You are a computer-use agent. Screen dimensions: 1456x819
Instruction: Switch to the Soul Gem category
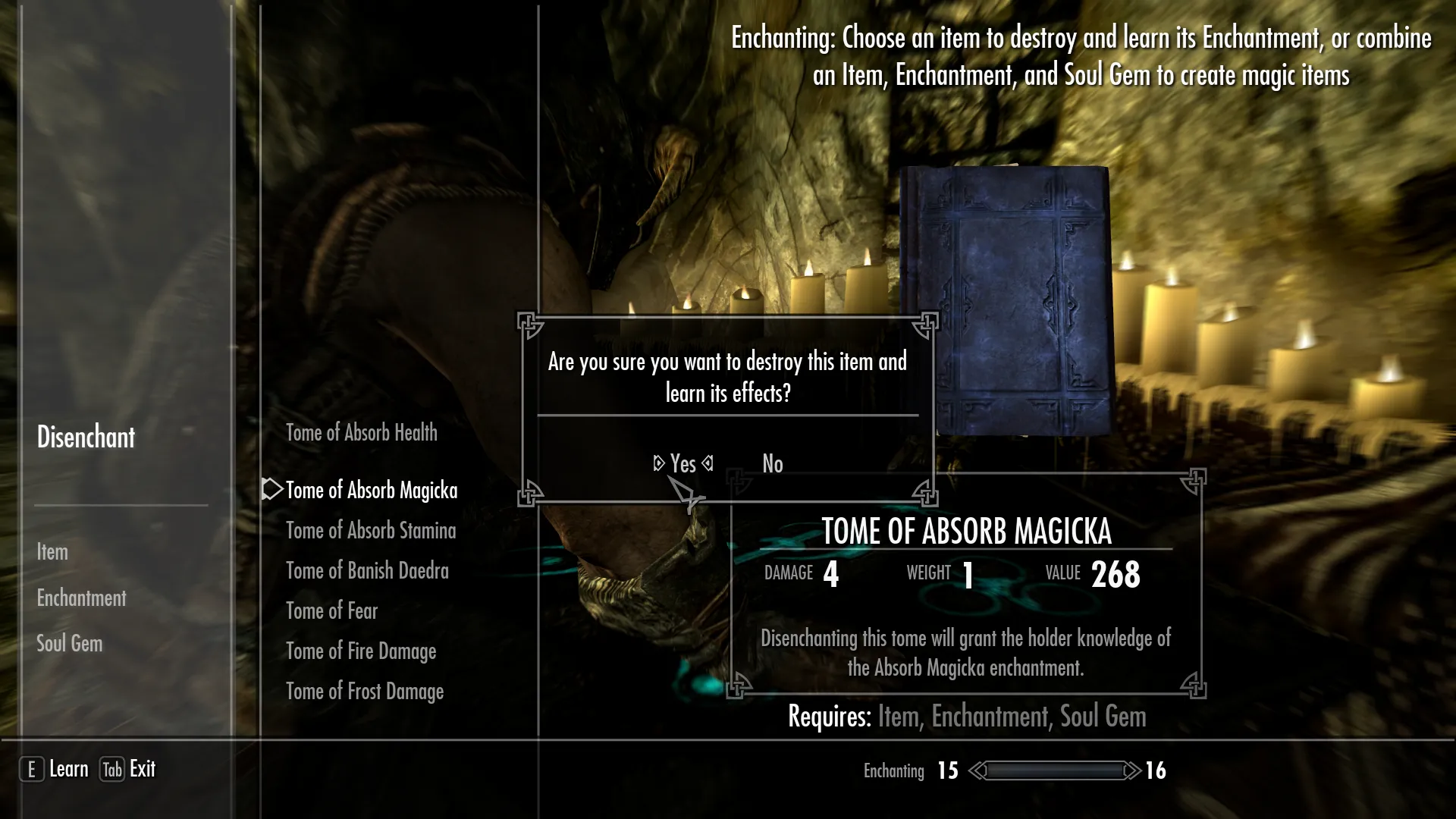[x=69, y=644]
